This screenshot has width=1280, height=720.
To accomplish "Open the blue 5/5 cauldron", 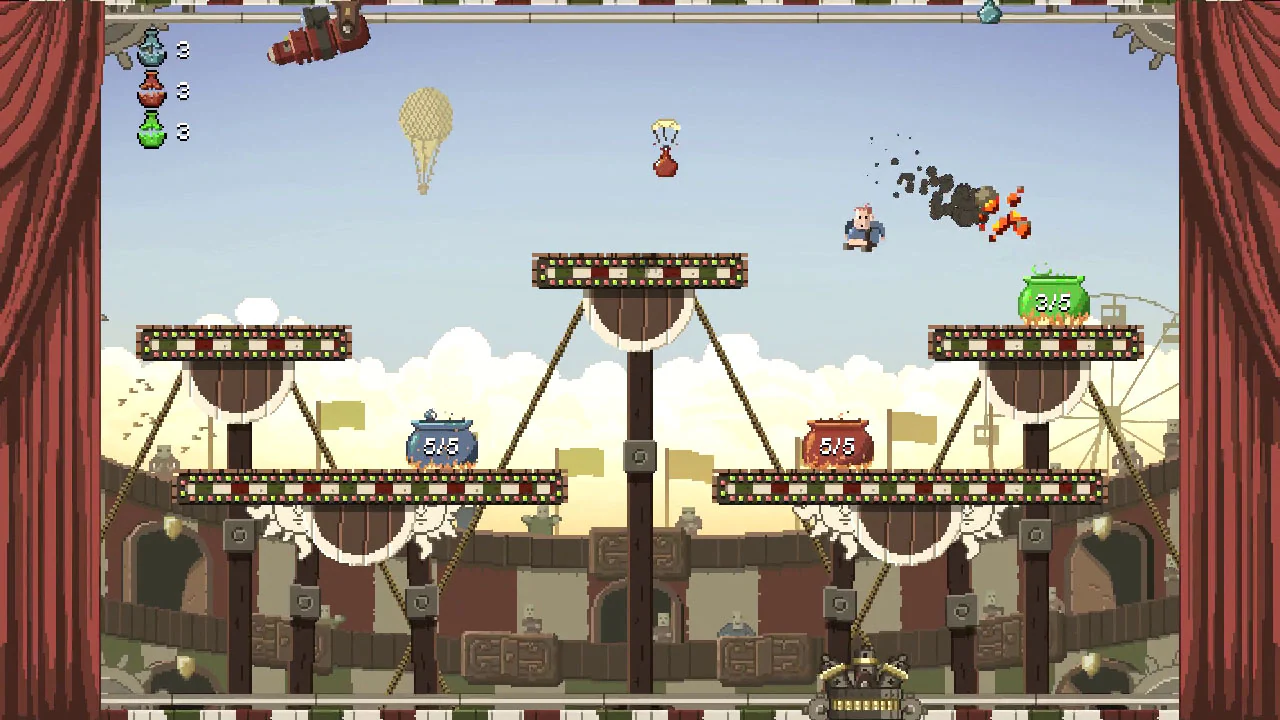I will click(x=443, y=440).
